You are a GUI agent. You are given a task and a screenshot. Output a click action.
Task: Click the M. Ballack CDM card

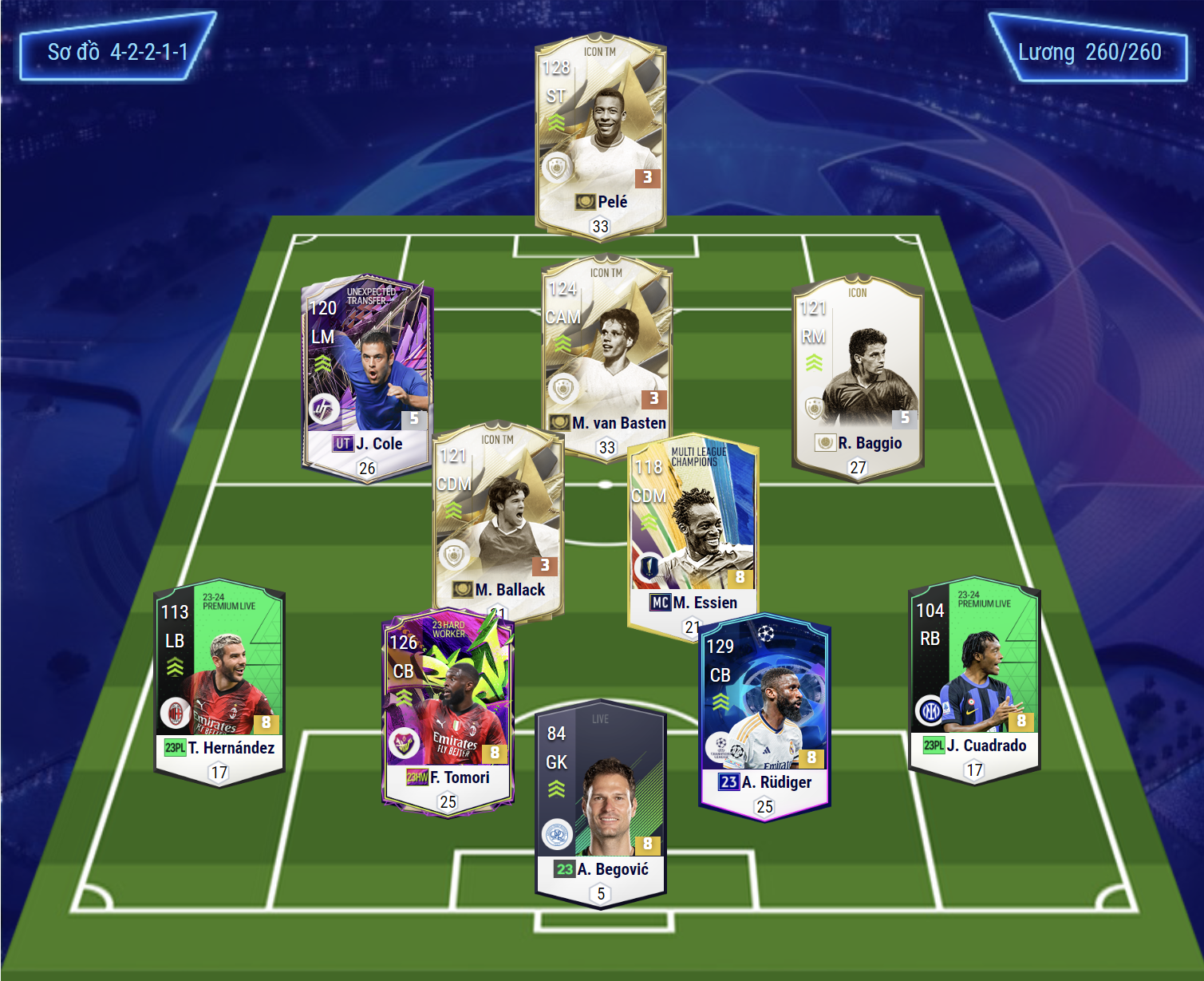point(496,519)
